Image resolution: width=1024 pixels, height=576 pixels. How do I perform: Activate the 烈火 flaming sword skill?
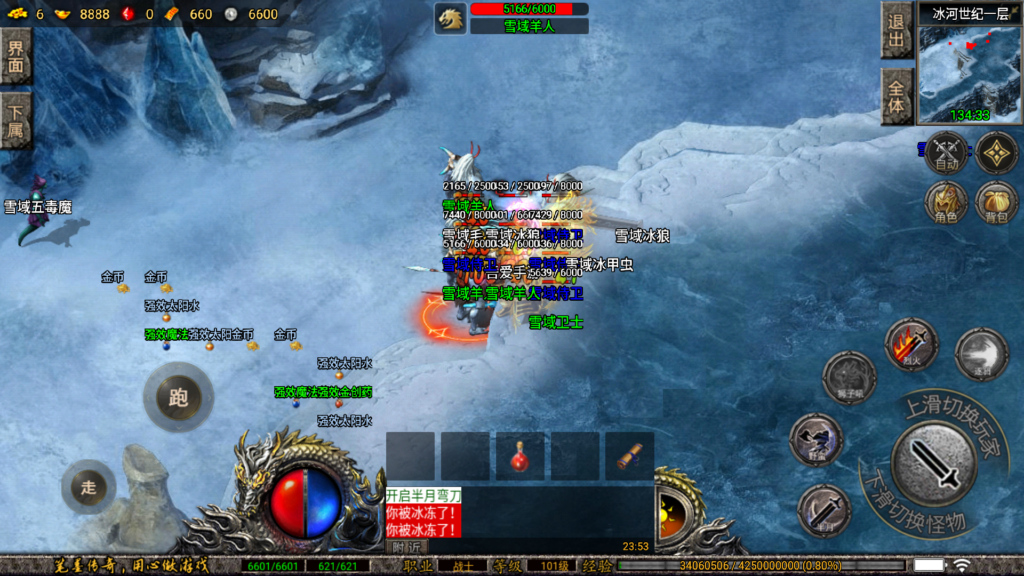911,345
